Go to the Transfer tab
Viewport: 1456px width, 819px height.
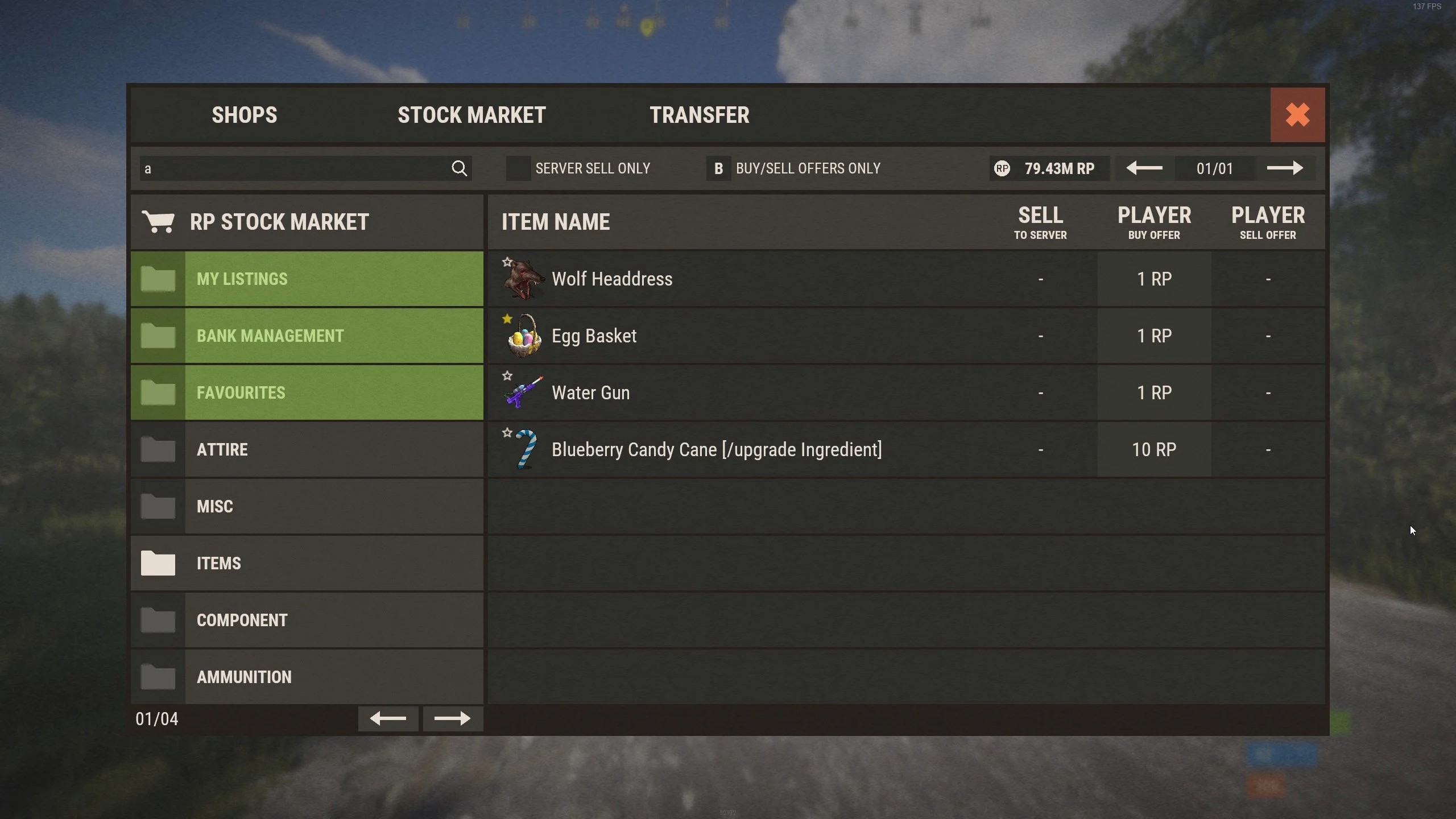click(699, 115)
